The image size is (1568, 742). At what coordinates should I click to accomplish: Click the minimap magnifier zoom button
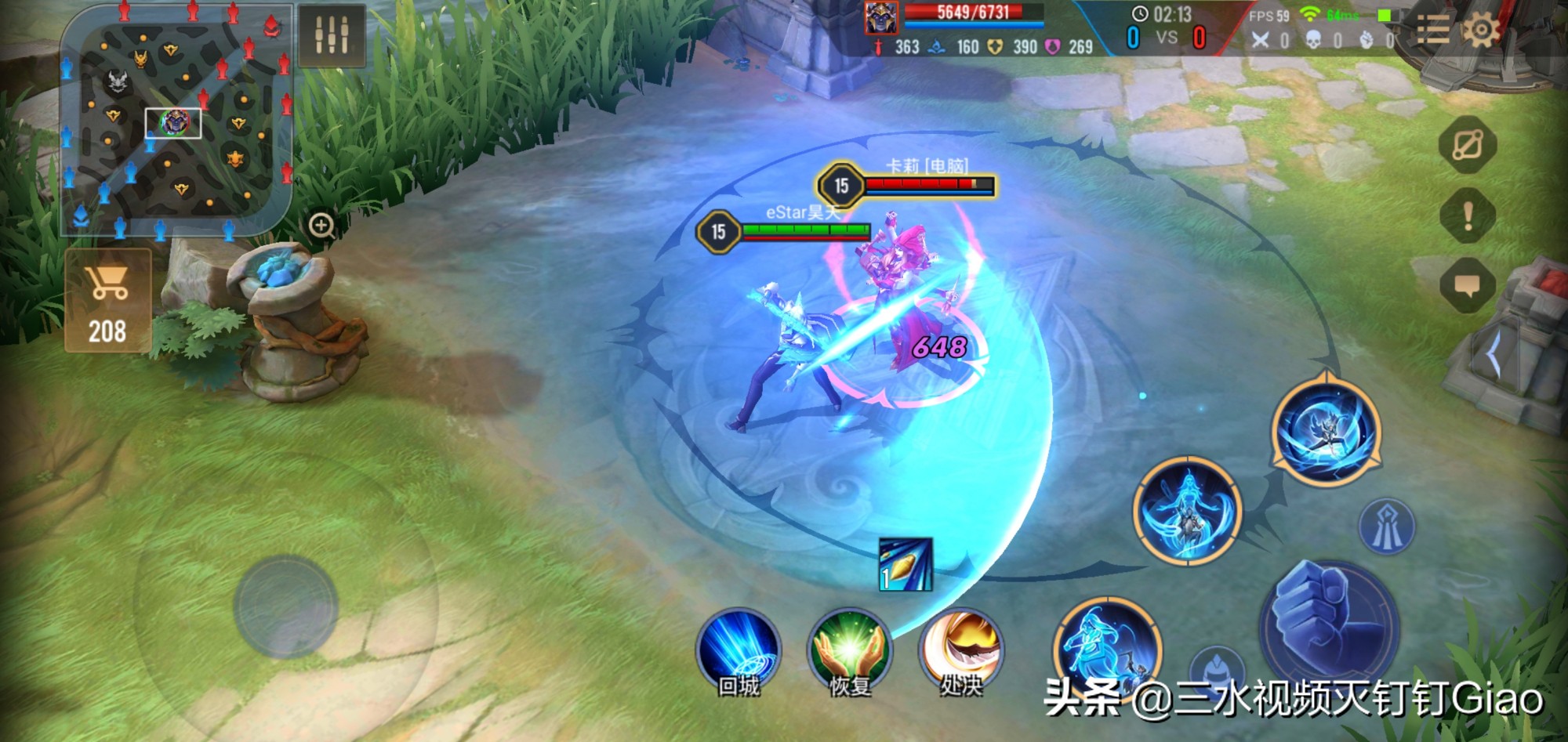click(321, 226)
